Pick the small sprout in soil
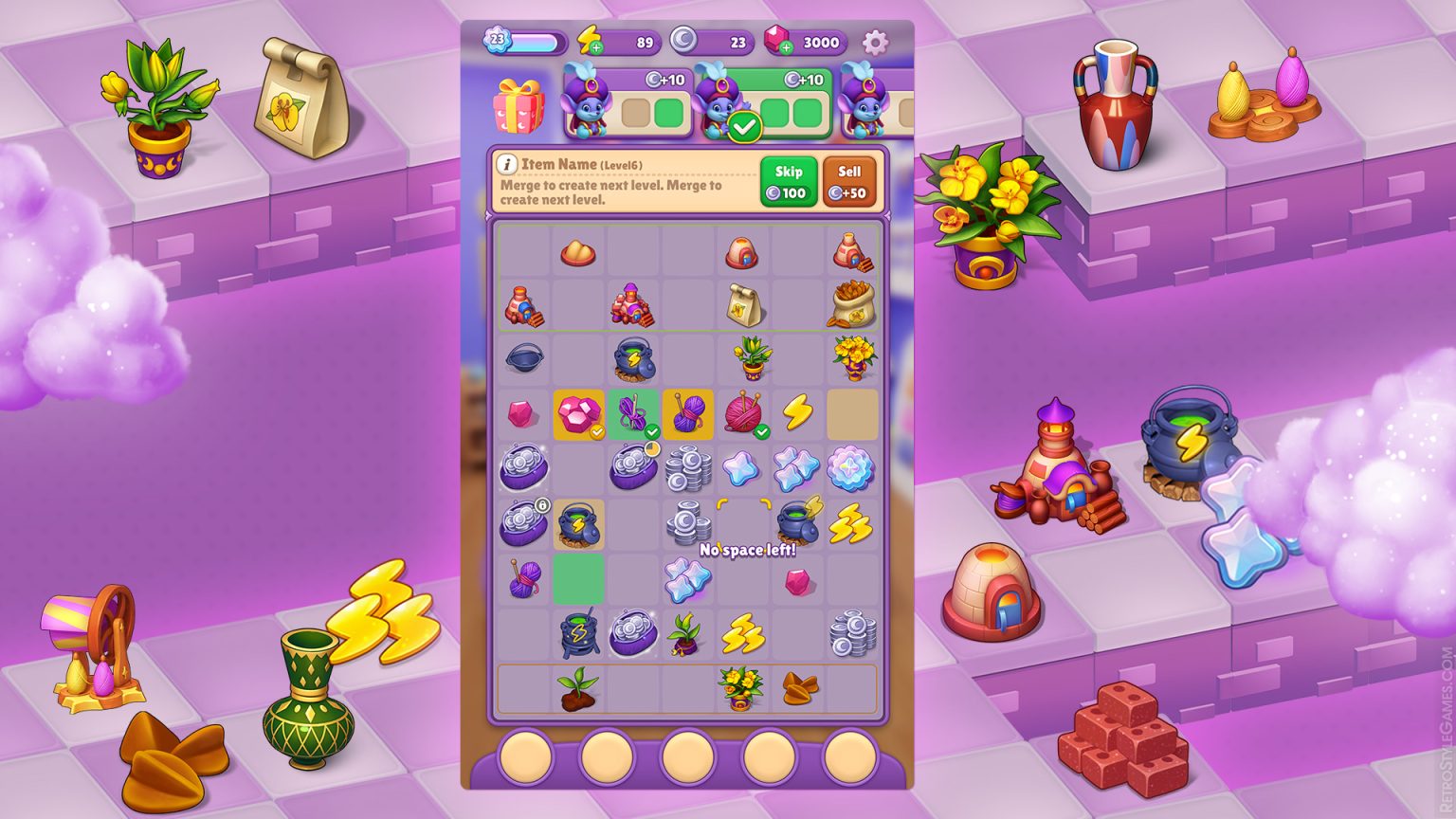 (578, 687)
